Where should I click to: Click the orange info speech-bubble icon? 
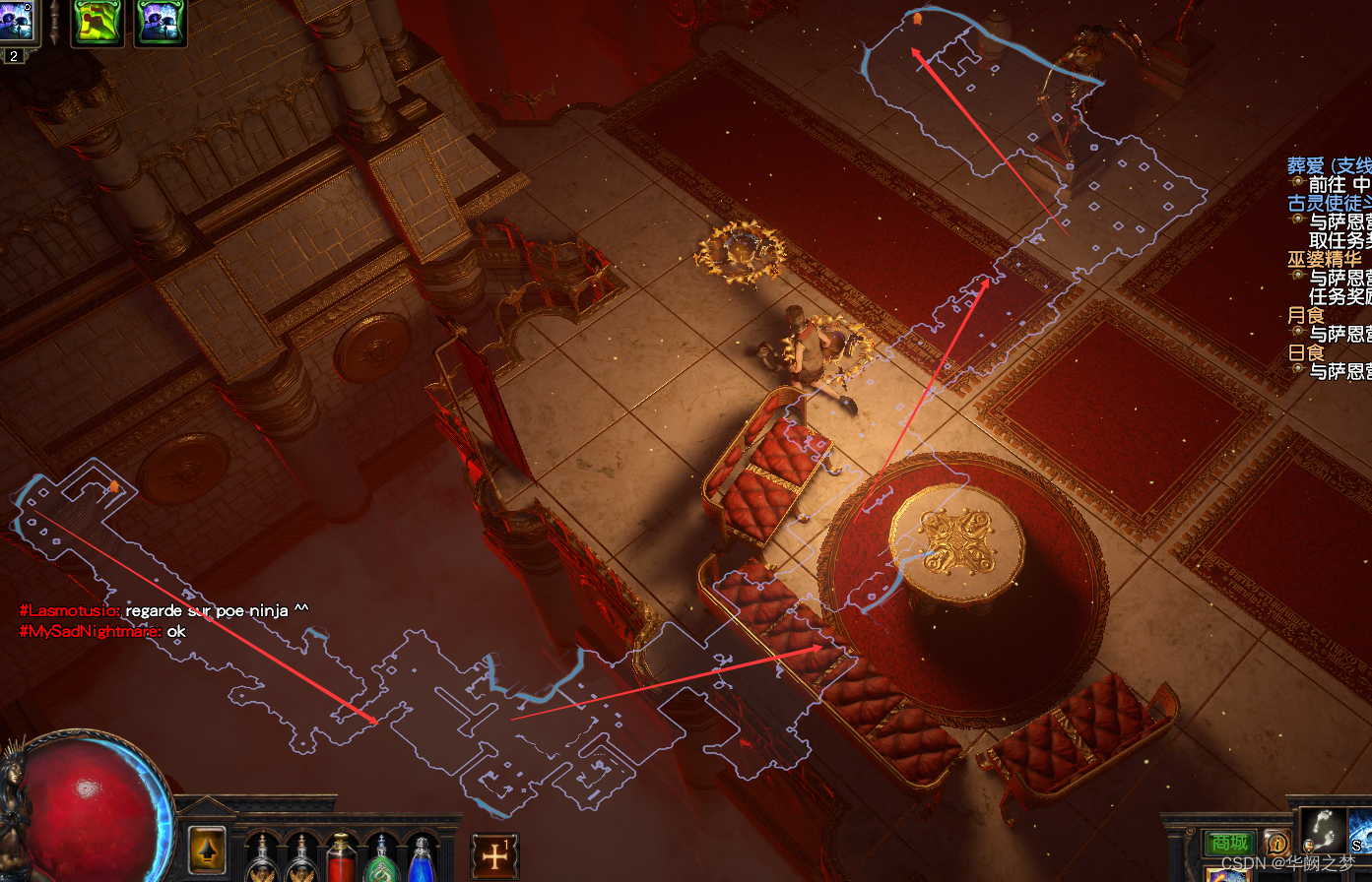(x=1277, y=844)
